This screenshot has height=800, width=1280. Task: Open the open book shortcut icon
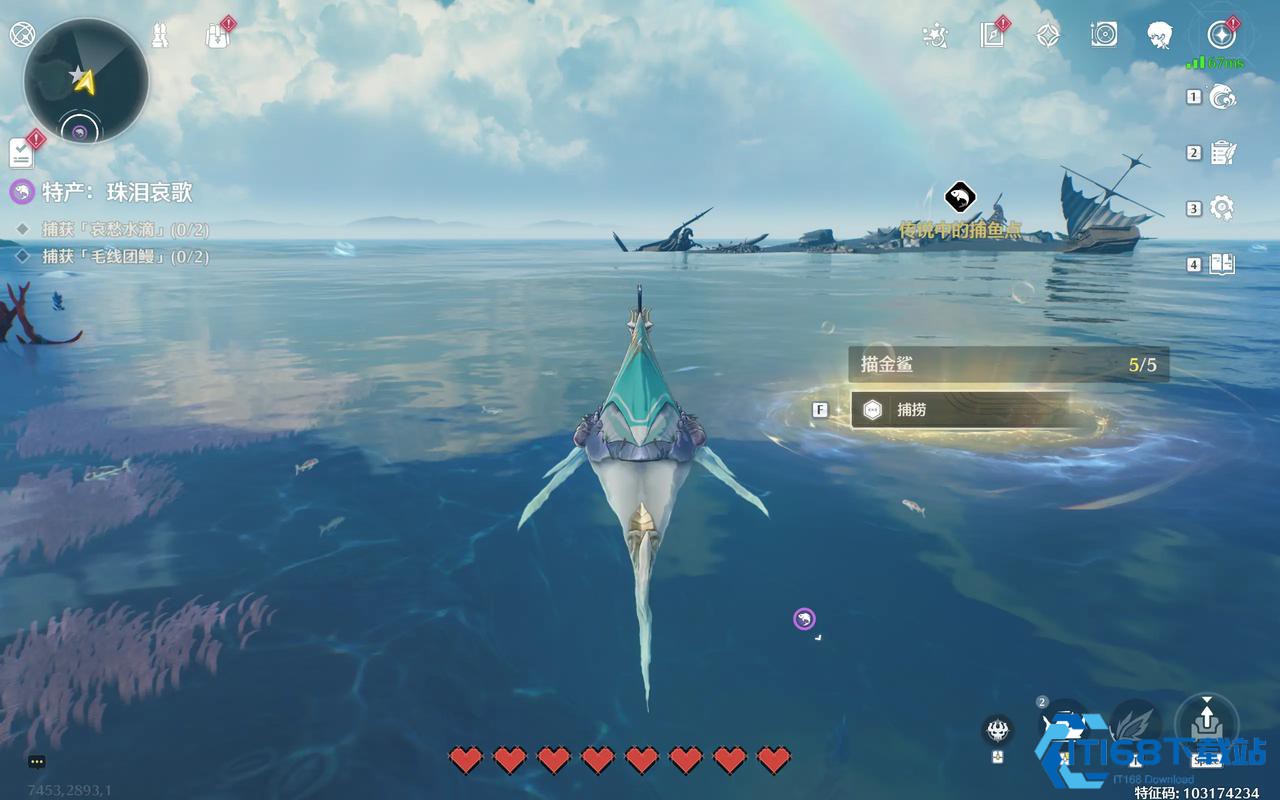pyautogui.click(x=1222, y=264)
